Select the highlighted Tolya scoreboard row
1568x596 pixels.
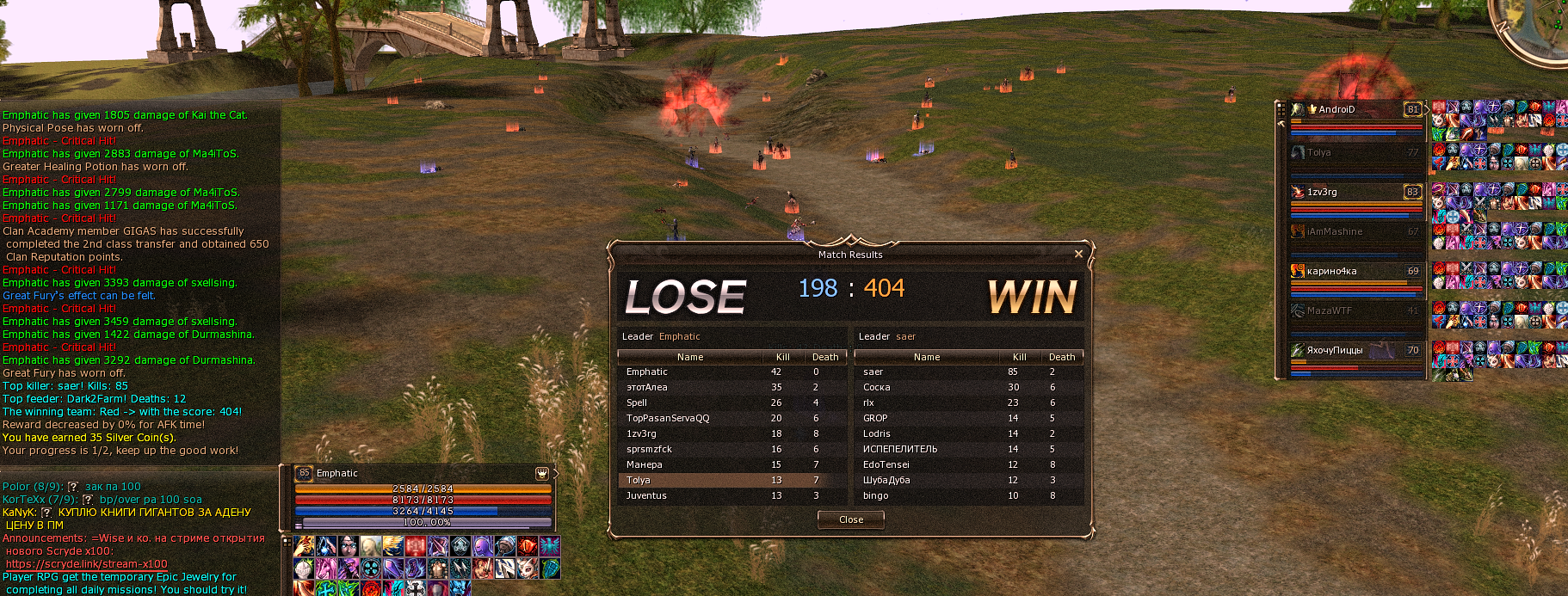coord(732,481)
